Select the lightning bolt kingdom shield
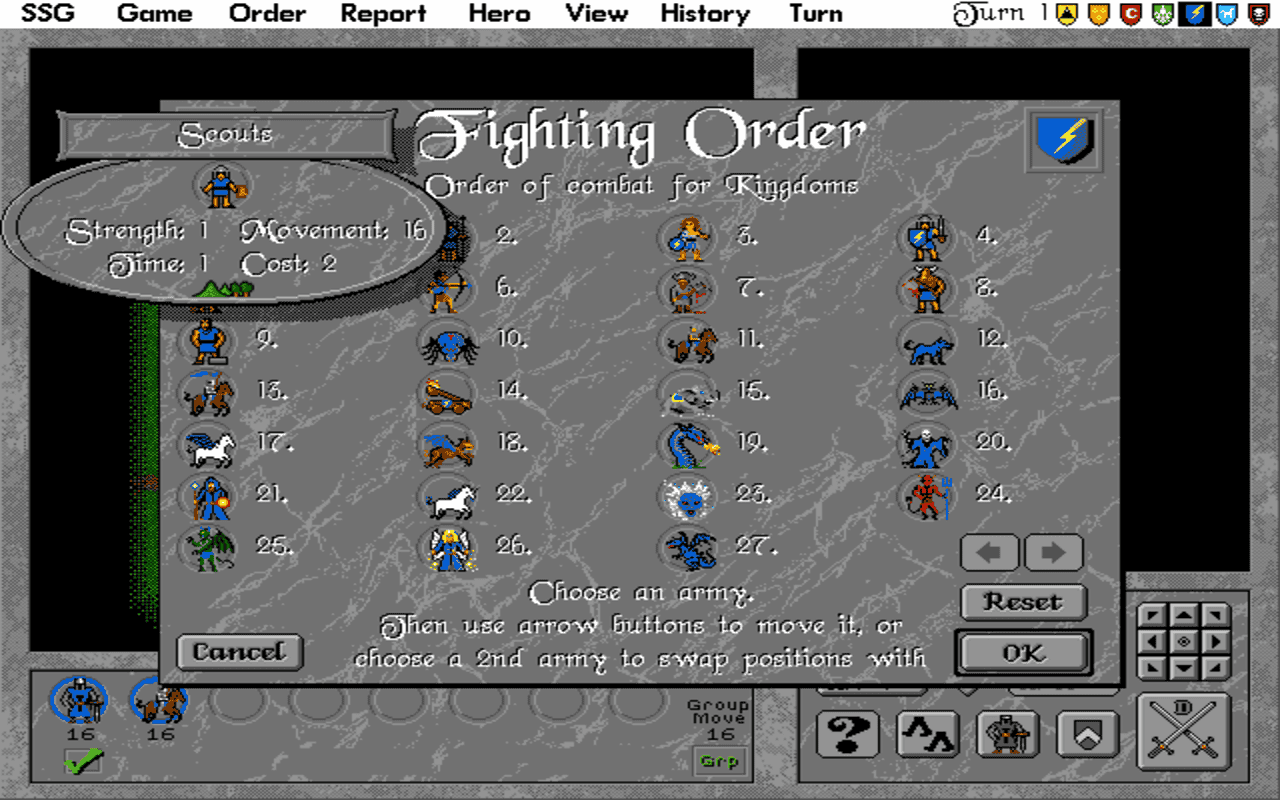This screenshot has width=1280, height=800. point(1064,140)
